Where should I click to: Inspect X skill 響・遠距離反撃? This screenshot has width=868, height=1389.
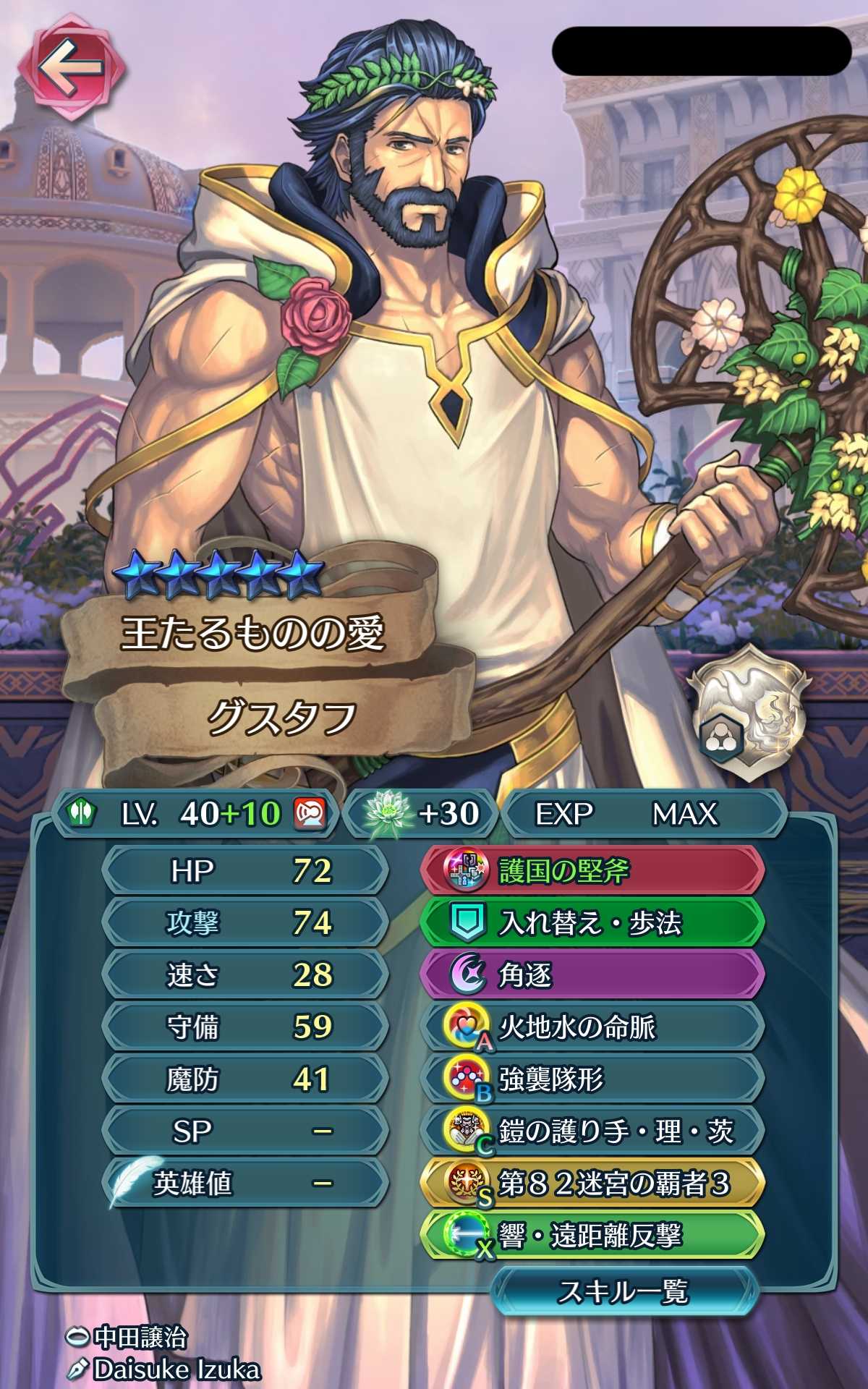pyautogui.click(x=592, y=1236)
